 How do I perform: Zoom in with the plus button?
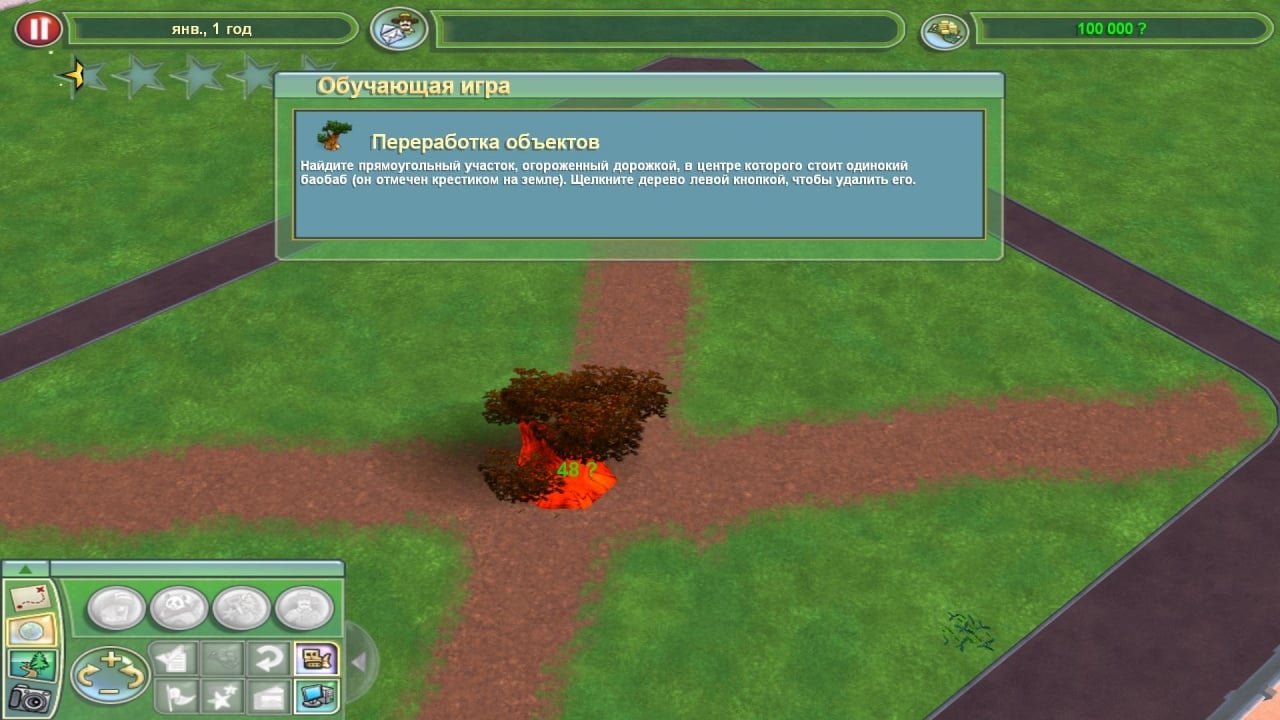(110, 660)
